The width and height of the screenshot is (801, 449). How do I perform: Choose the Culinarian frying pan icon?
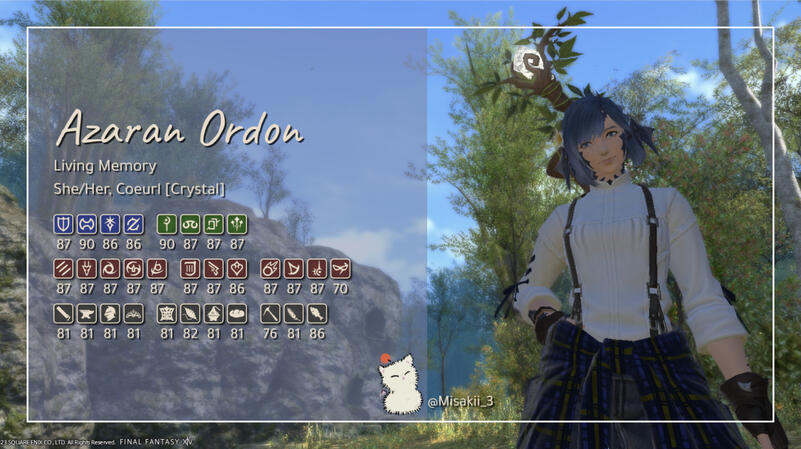coord(237,313)
